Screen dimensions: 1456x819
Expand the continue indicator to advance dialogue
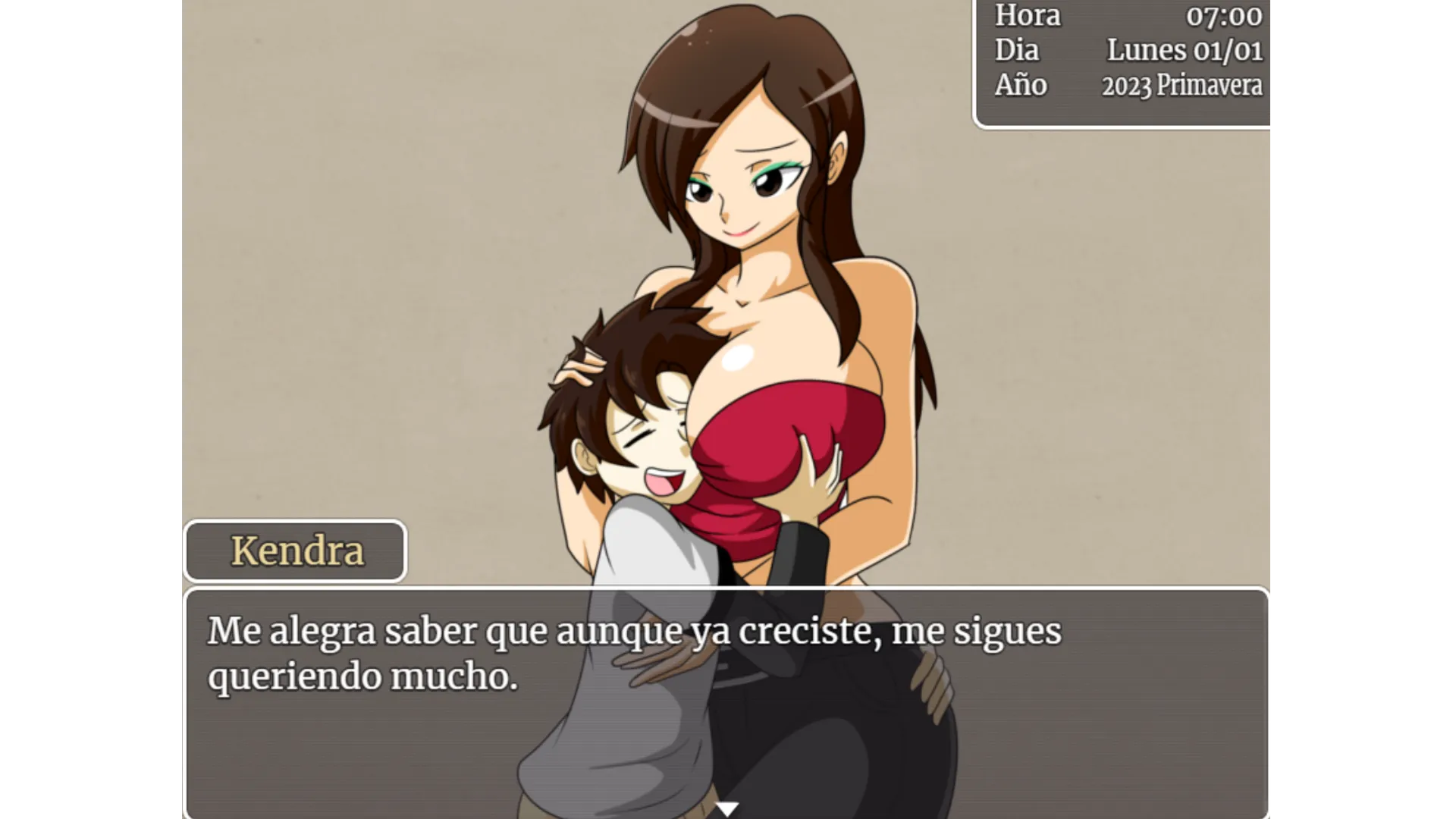pyautogui.click(x=727, y=809)
